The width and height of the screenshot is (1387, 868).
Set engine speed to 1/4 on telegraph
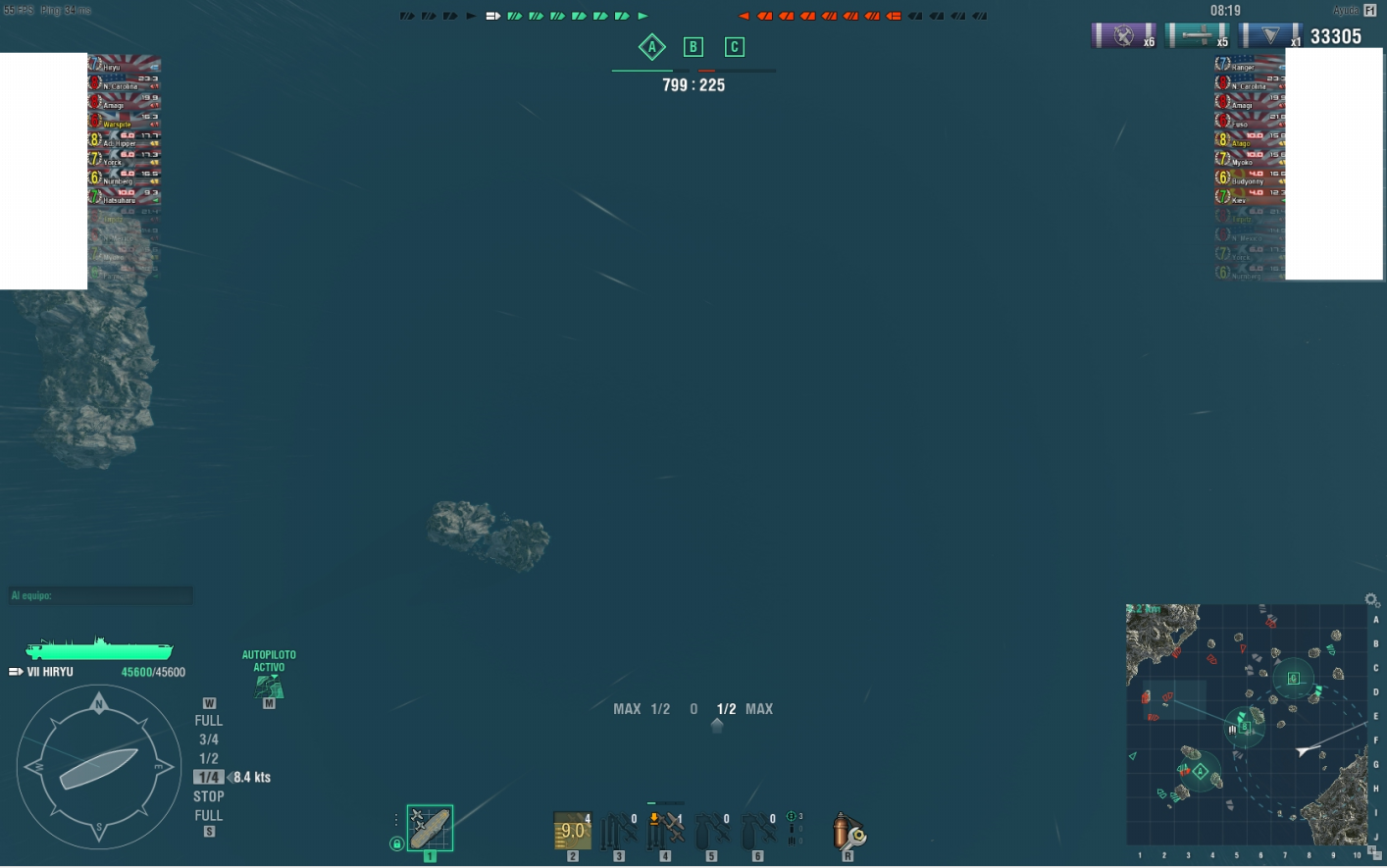click(x=209, y=777)
